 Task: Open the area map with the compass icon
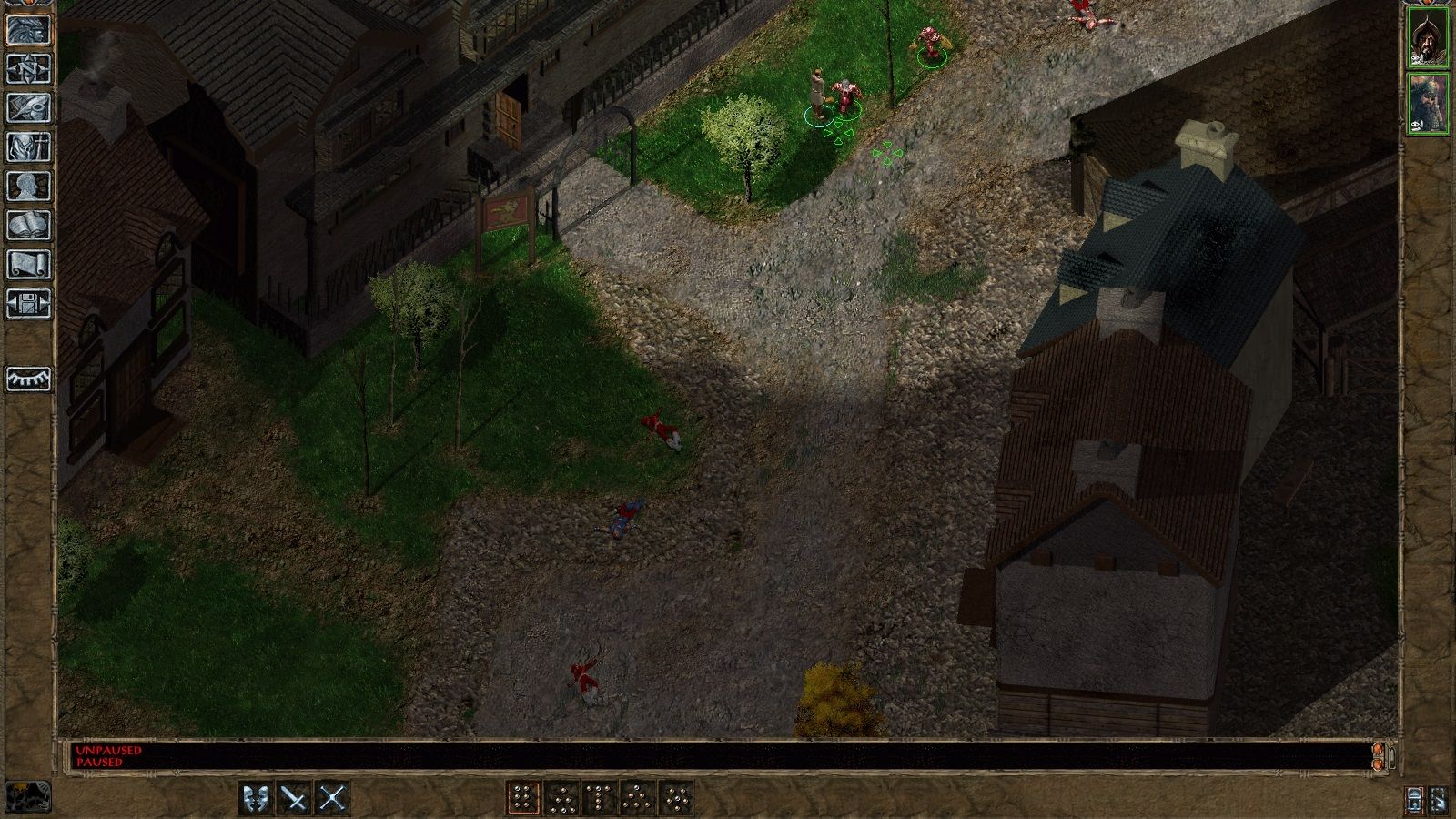(x=28, y=68)
